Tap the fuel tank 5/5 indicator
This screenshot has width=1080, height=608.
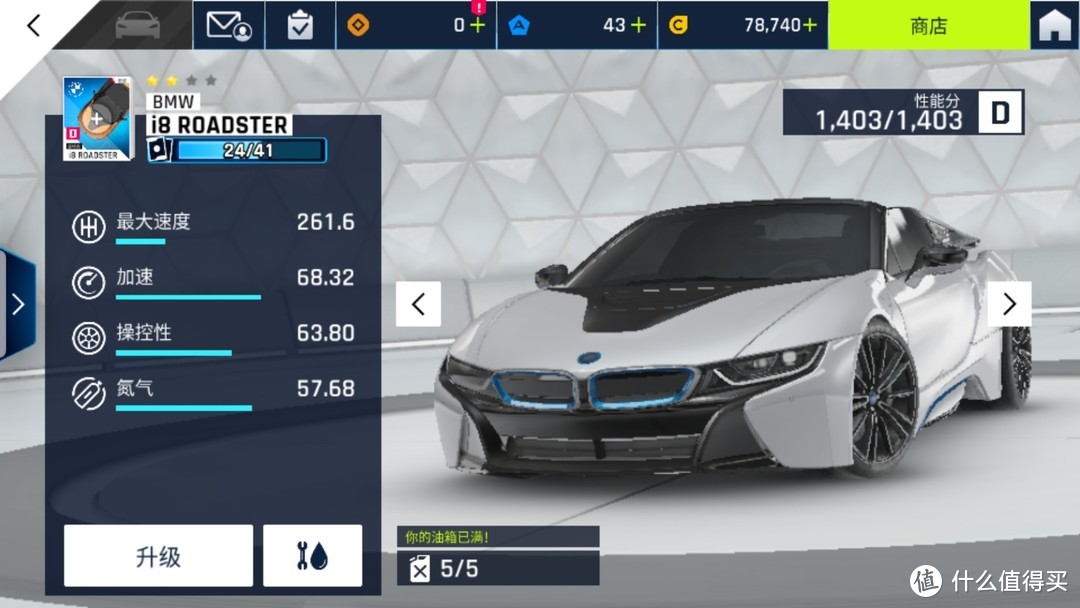coord(498,569)
